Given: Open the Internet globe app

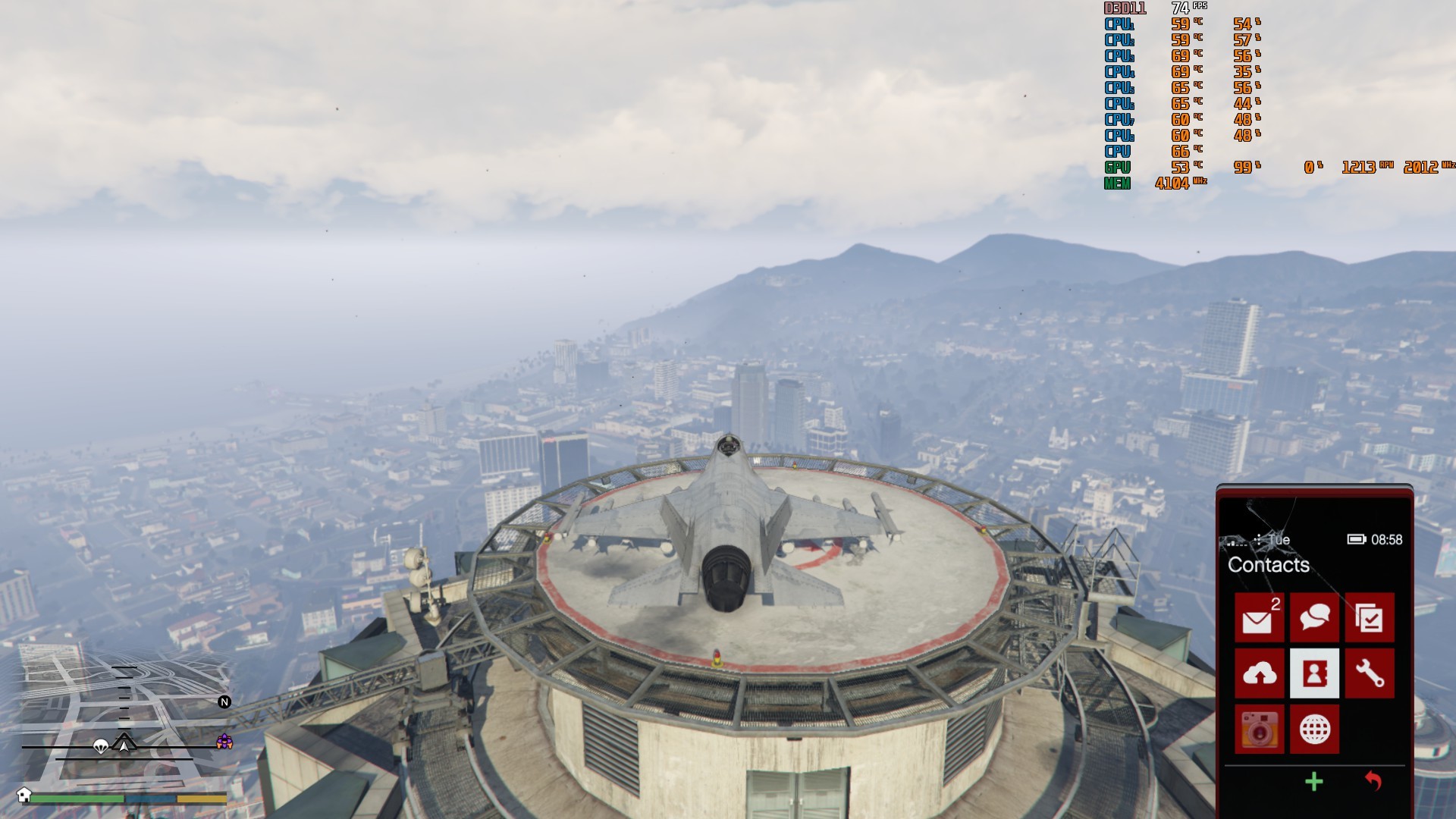Looking at the screenshot, I should [x=1314, y=730].
